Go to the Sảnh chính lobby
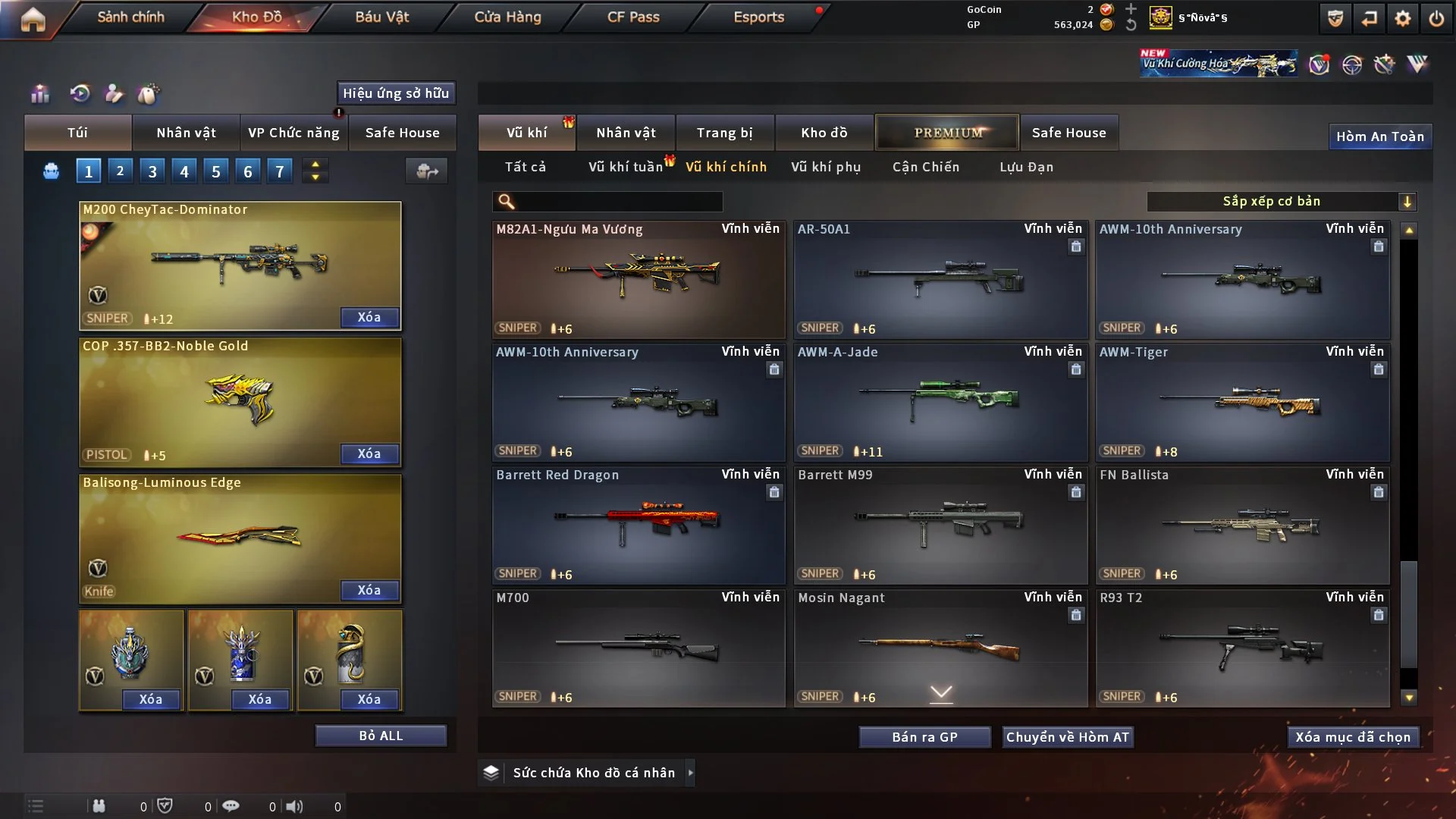 point(130,17)
